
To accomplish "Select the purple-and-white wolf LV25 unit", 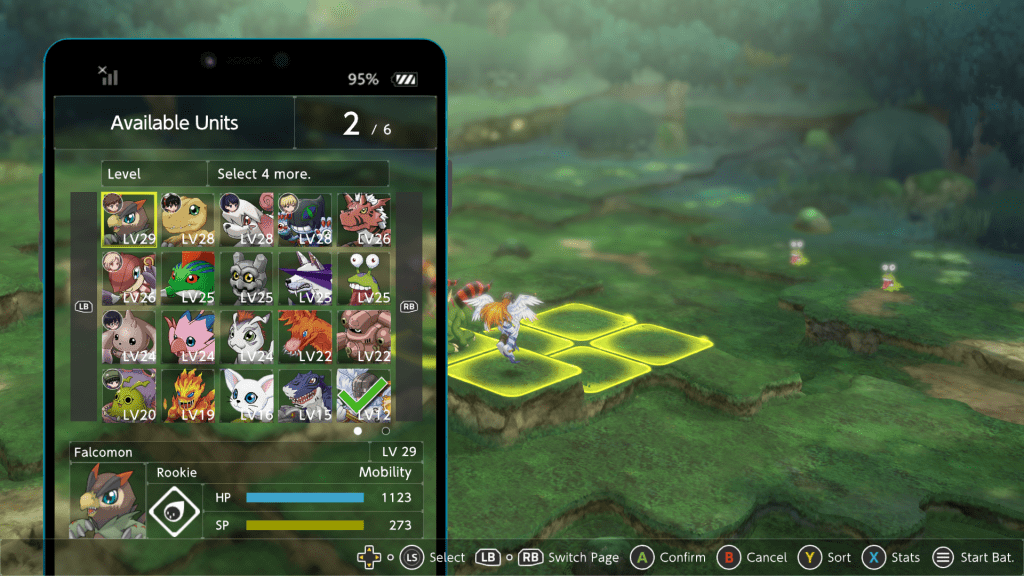I will (x=305, y=278).
